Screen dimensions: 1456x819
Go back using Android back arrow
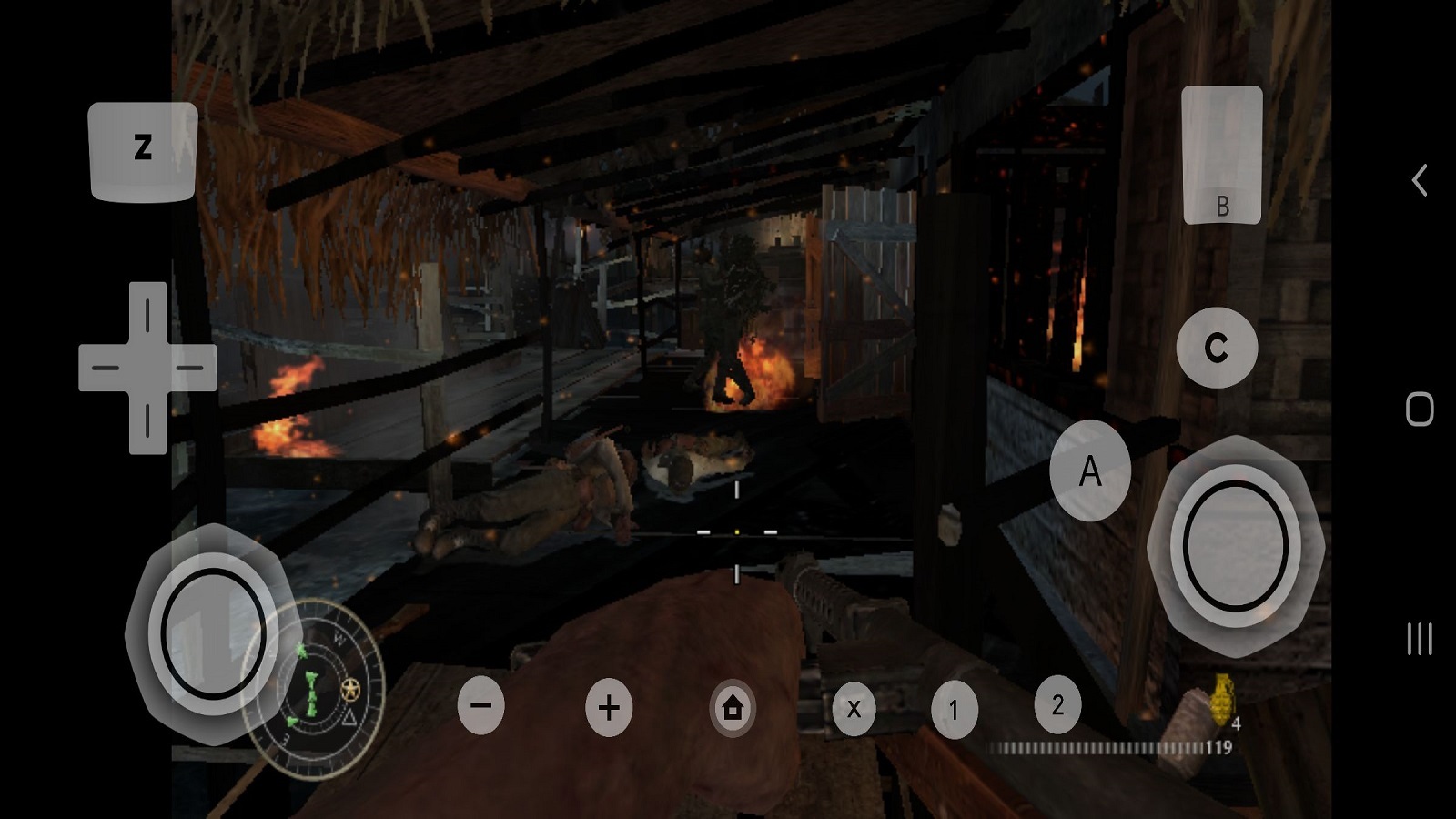pos(1419,180)
